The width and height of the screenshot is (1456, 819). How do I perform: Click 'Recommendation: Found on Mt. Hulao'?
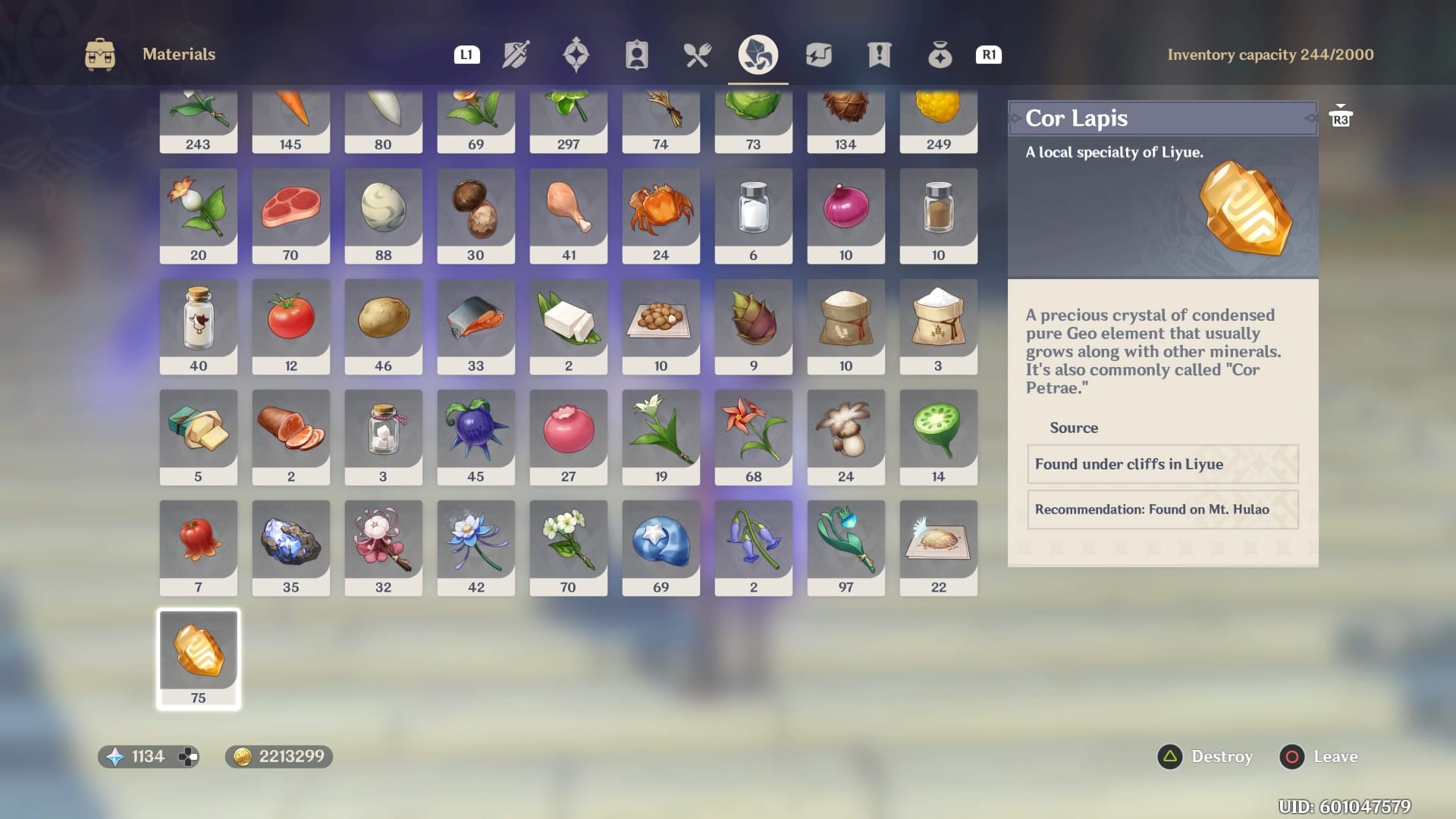[x=1163, y=510]
